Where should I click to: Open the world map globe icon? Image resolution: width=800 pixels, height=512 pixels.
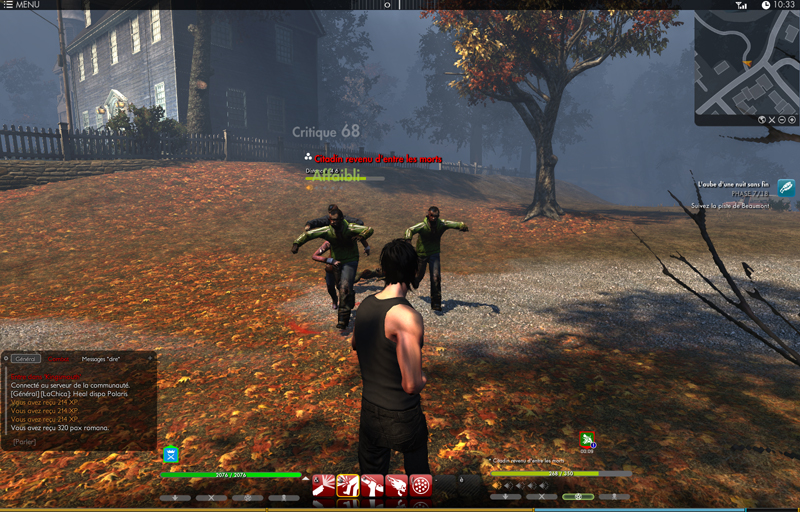click(761, 119)
